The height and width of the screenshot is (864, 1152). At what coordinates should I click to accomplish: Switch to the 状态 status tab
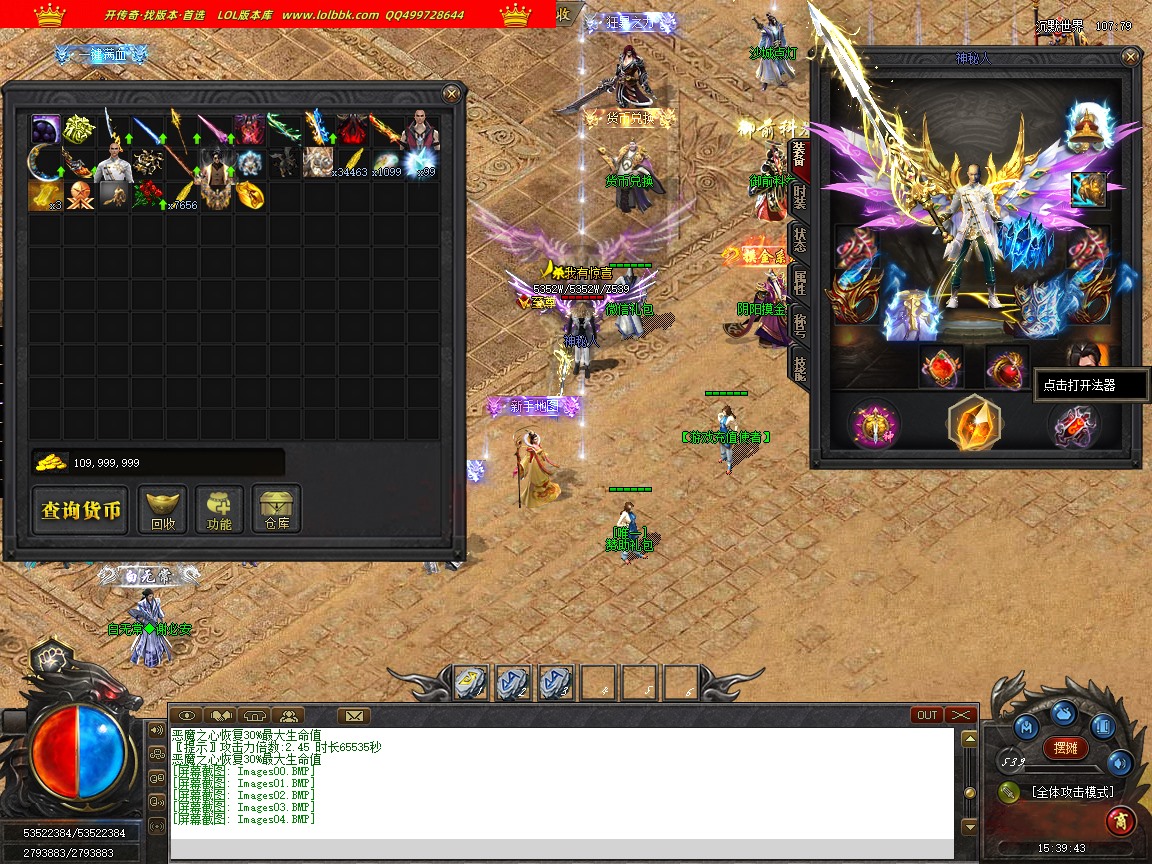click(x=800, y=239)
